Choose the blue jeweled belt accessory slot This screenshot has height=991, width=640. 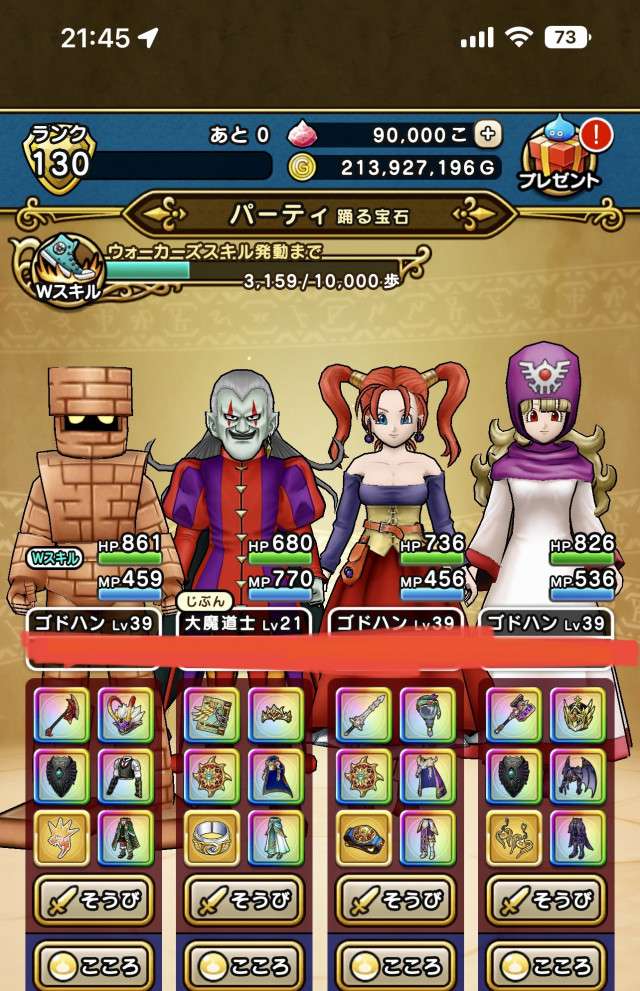coord(364,838)
